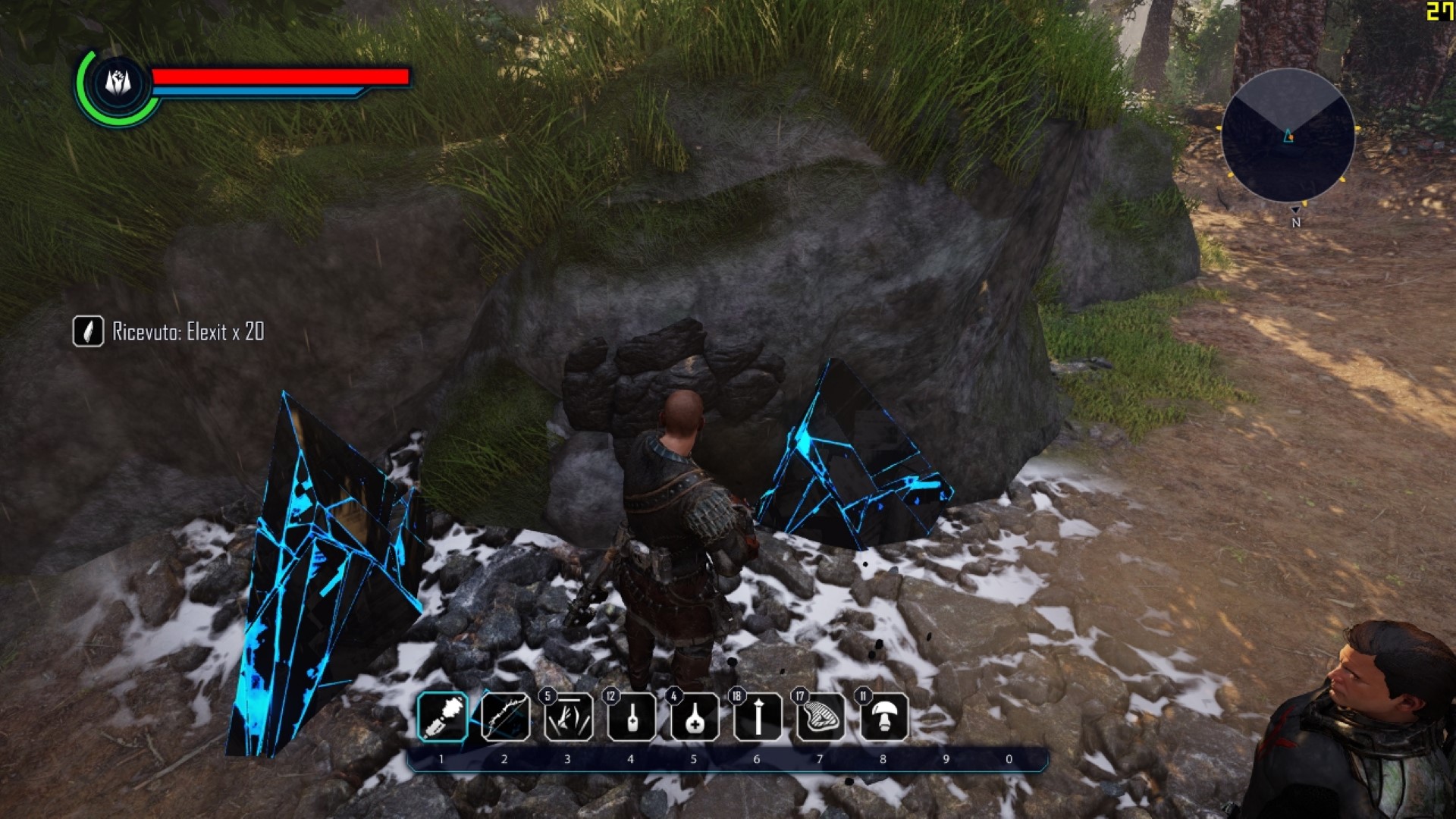This screenshot has height=819, width=1456.
Task: Use the small bottle potion slot
Action: [x=631, y=717]
